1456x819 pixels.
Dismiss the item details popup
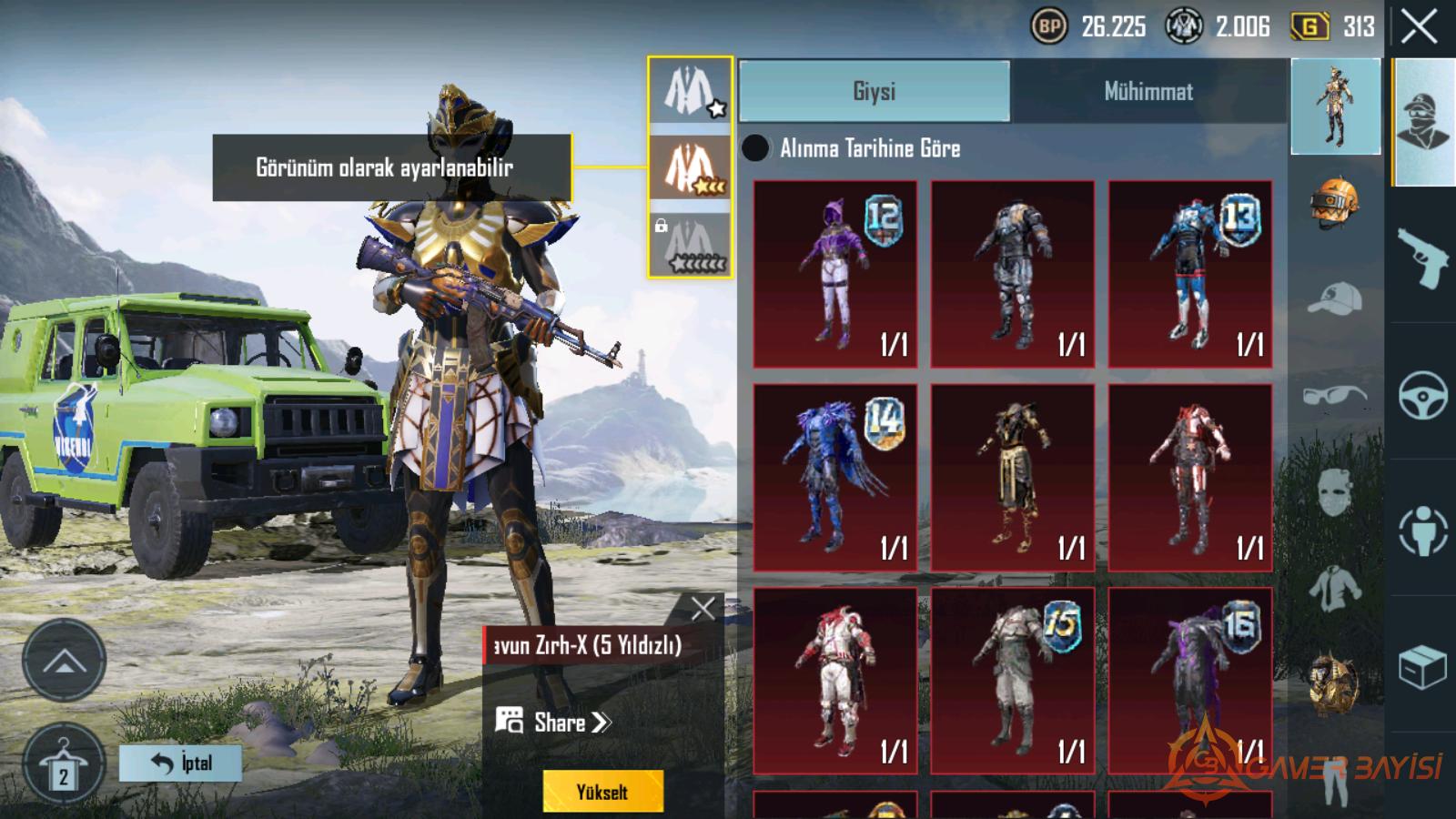tap(703, 608)
